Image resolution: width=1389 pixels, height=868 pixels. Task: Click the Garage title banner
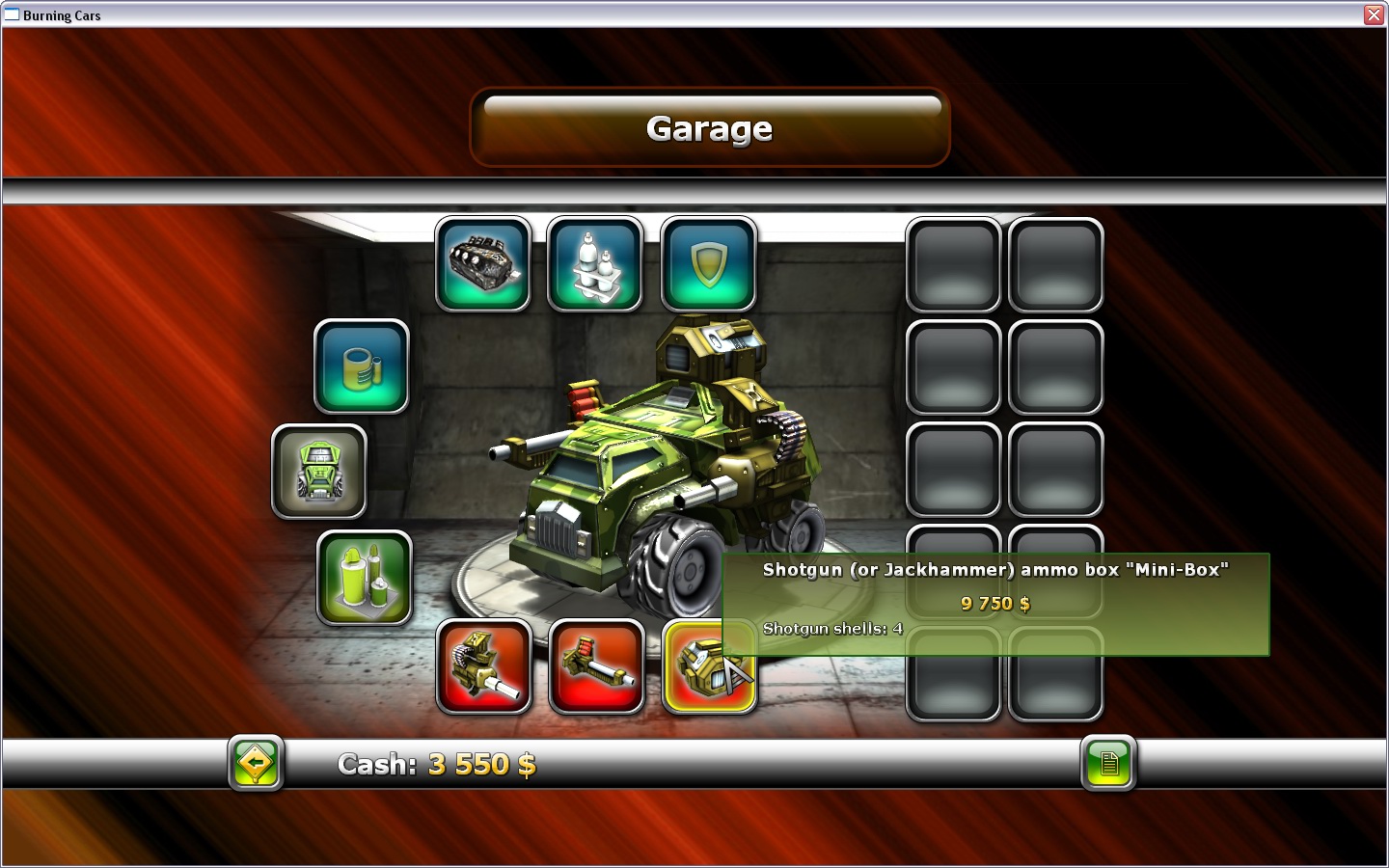[x=710, y=127]
